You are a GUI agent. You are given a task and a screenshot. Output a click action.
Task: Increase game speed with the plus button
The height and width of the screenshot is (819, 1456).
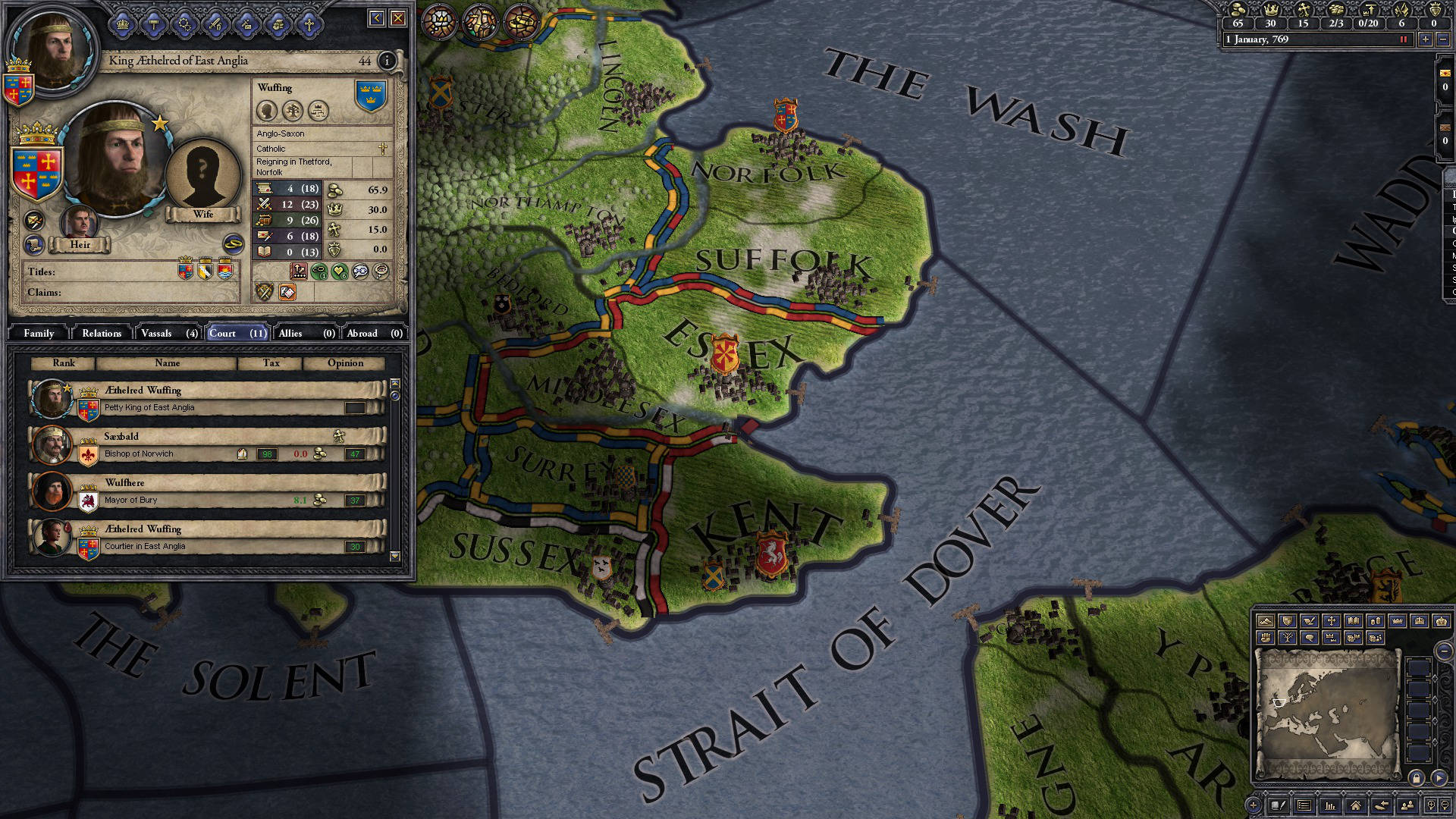tap(1426, 39)
